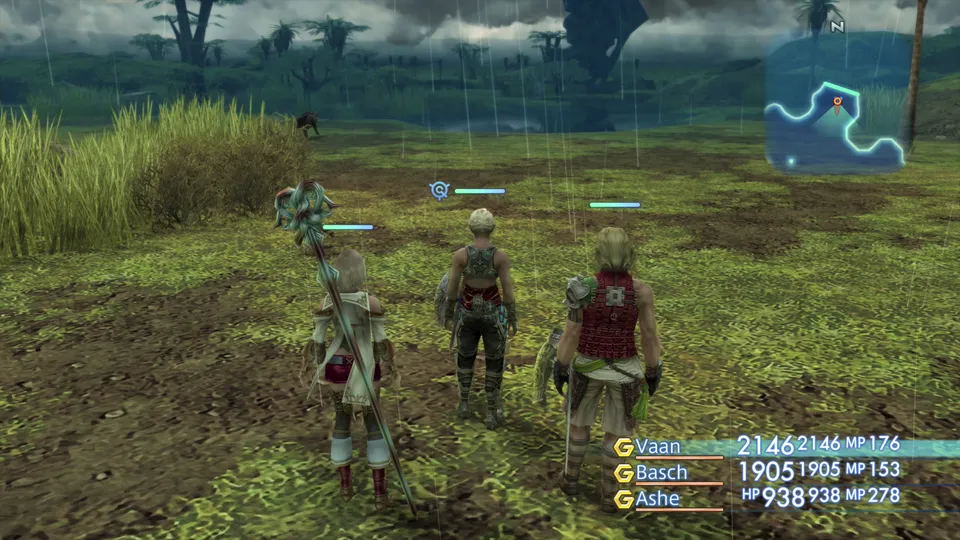Select Ashe in the party list
This screenshot has height=540, width=960.
click(657, 498)
